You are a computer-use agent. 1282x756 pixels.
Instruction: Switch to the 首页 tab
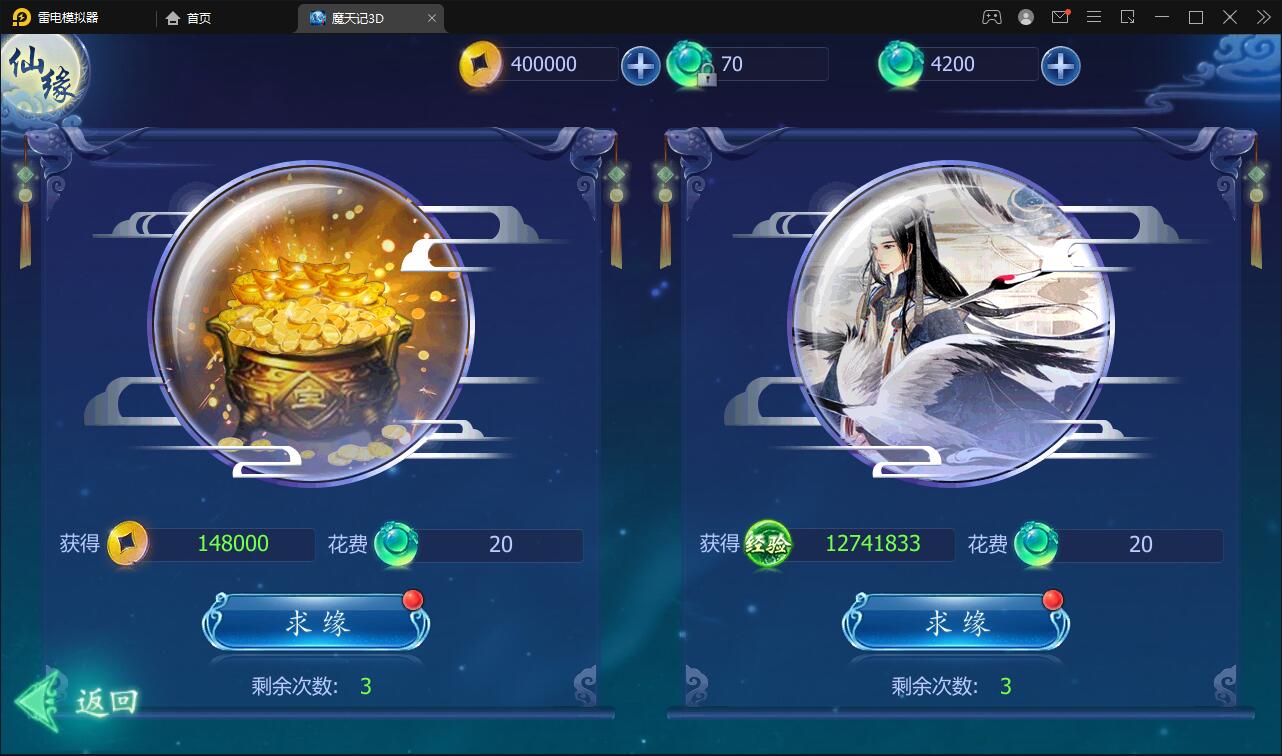(x=190, y=17)
